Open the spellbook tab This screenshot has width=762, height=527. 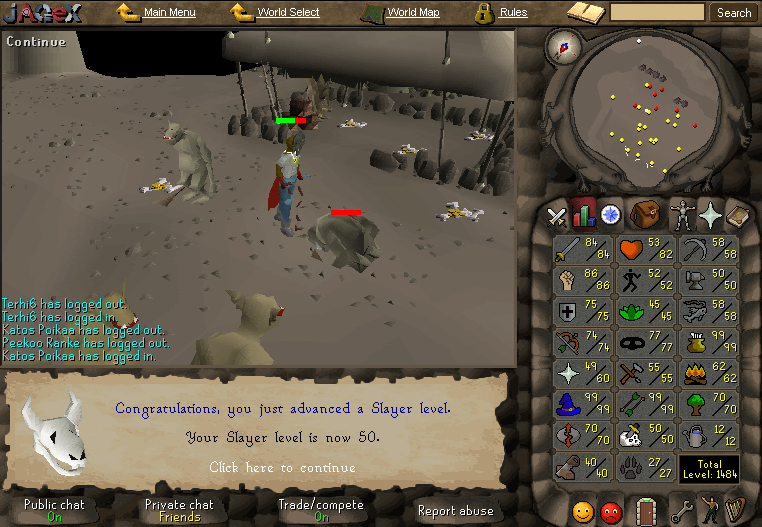[738, 214]
